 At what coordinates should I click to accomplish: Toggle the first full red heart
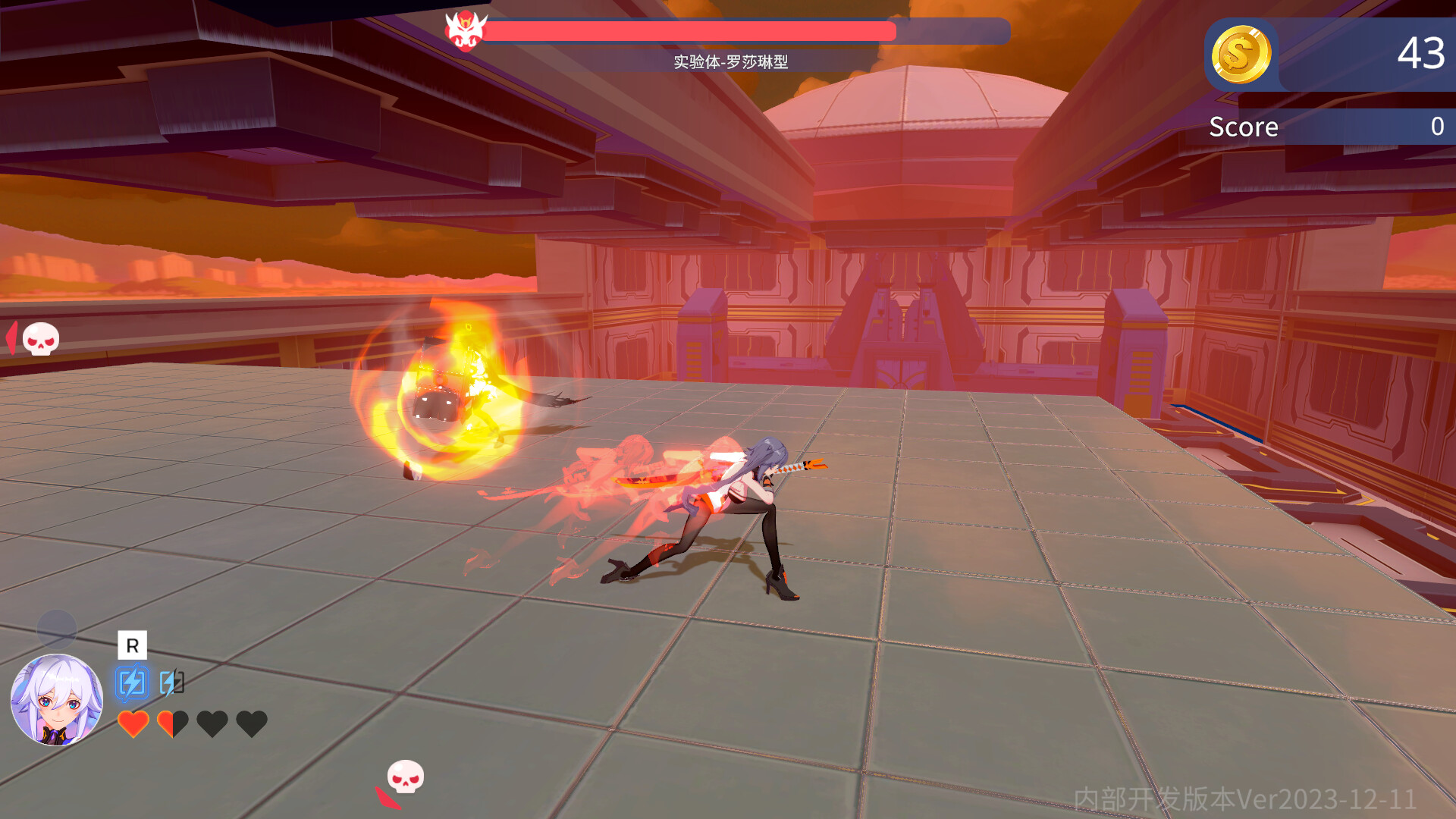133,726
